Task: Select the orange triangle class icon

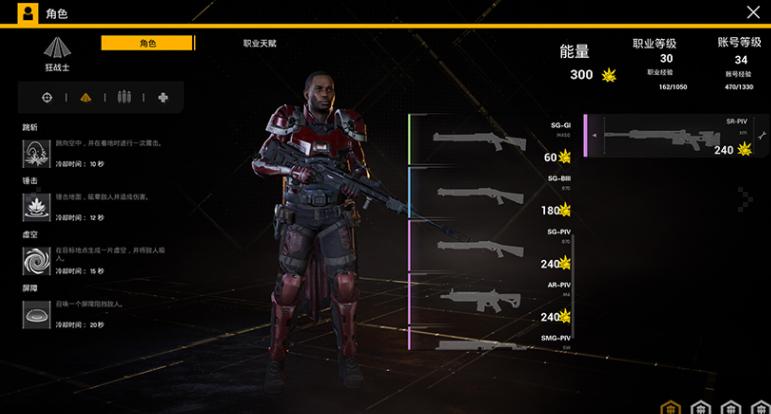Action: coord(85,97)
